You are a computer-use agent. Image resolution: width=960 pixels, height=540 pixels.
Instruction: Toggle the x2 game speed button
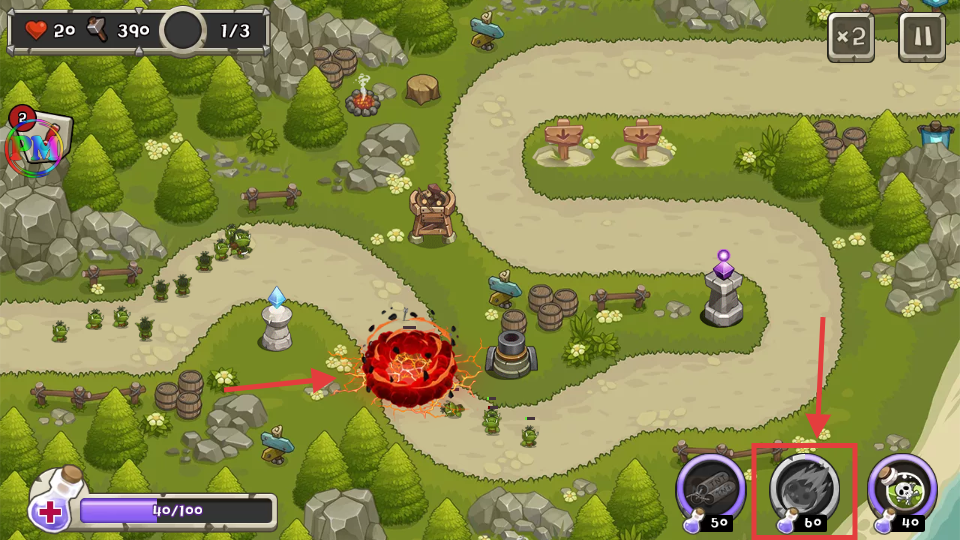[850, 38]
